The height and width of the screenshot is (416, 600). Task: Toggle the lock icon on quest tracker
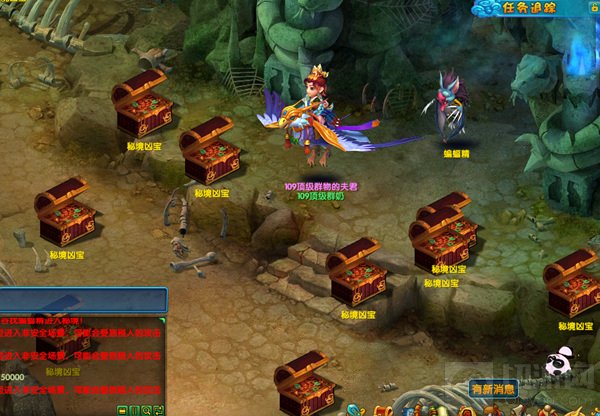pyautogui.click(x=591, y=8)
